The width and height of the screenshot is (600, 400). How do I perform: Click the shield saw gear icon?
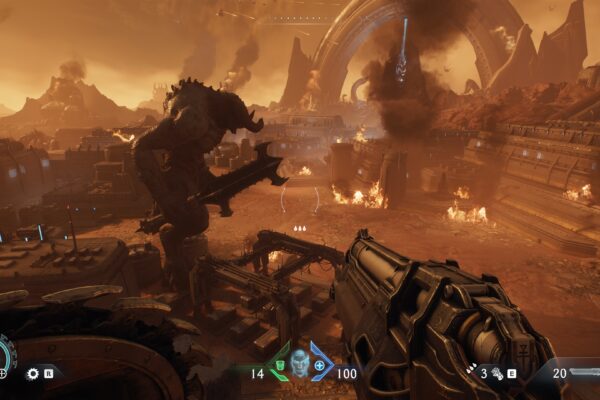click(32, 374)
